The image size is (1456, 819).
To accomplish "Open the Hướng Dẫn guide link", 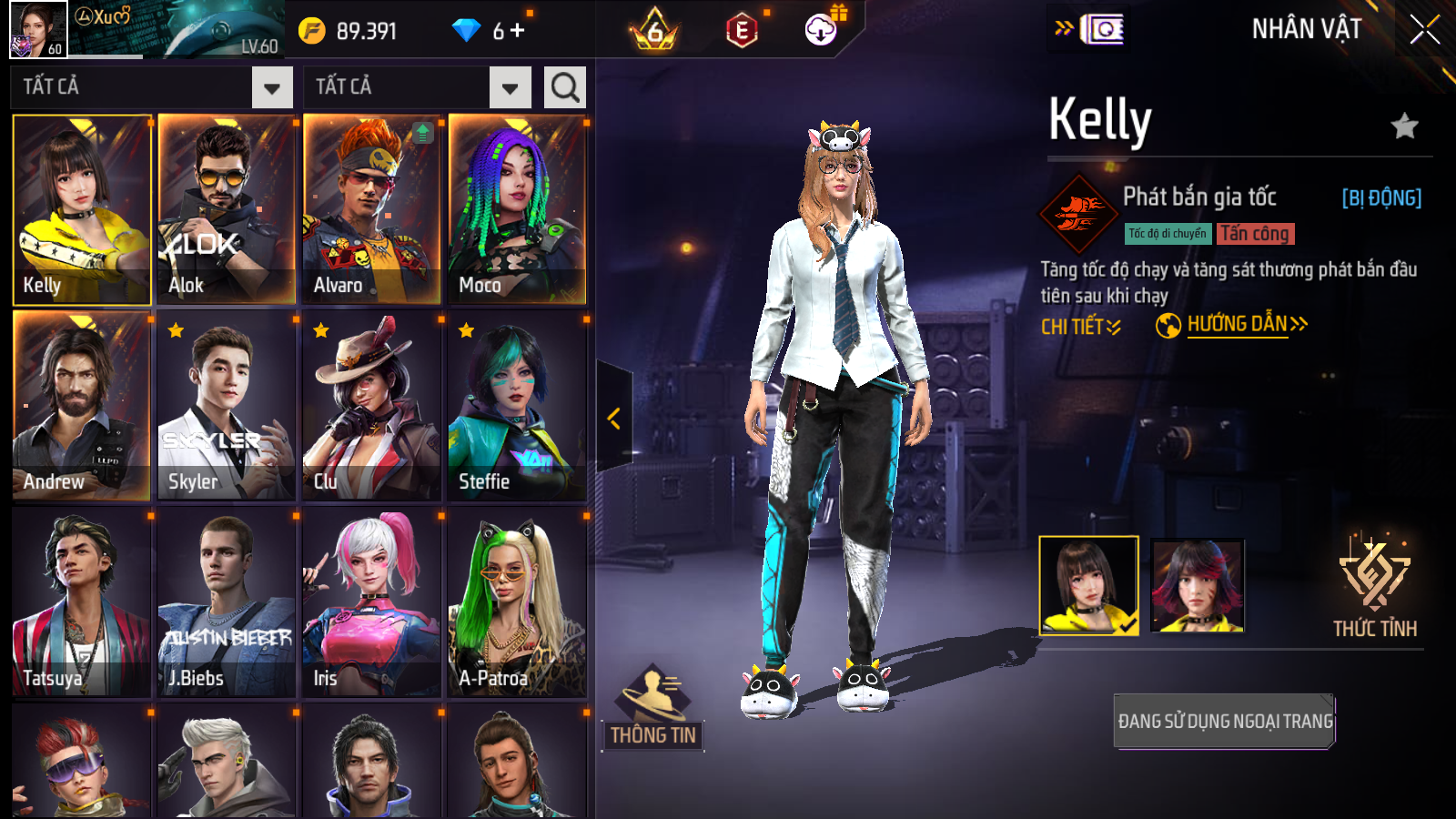I will click(x=1237, y=325).
